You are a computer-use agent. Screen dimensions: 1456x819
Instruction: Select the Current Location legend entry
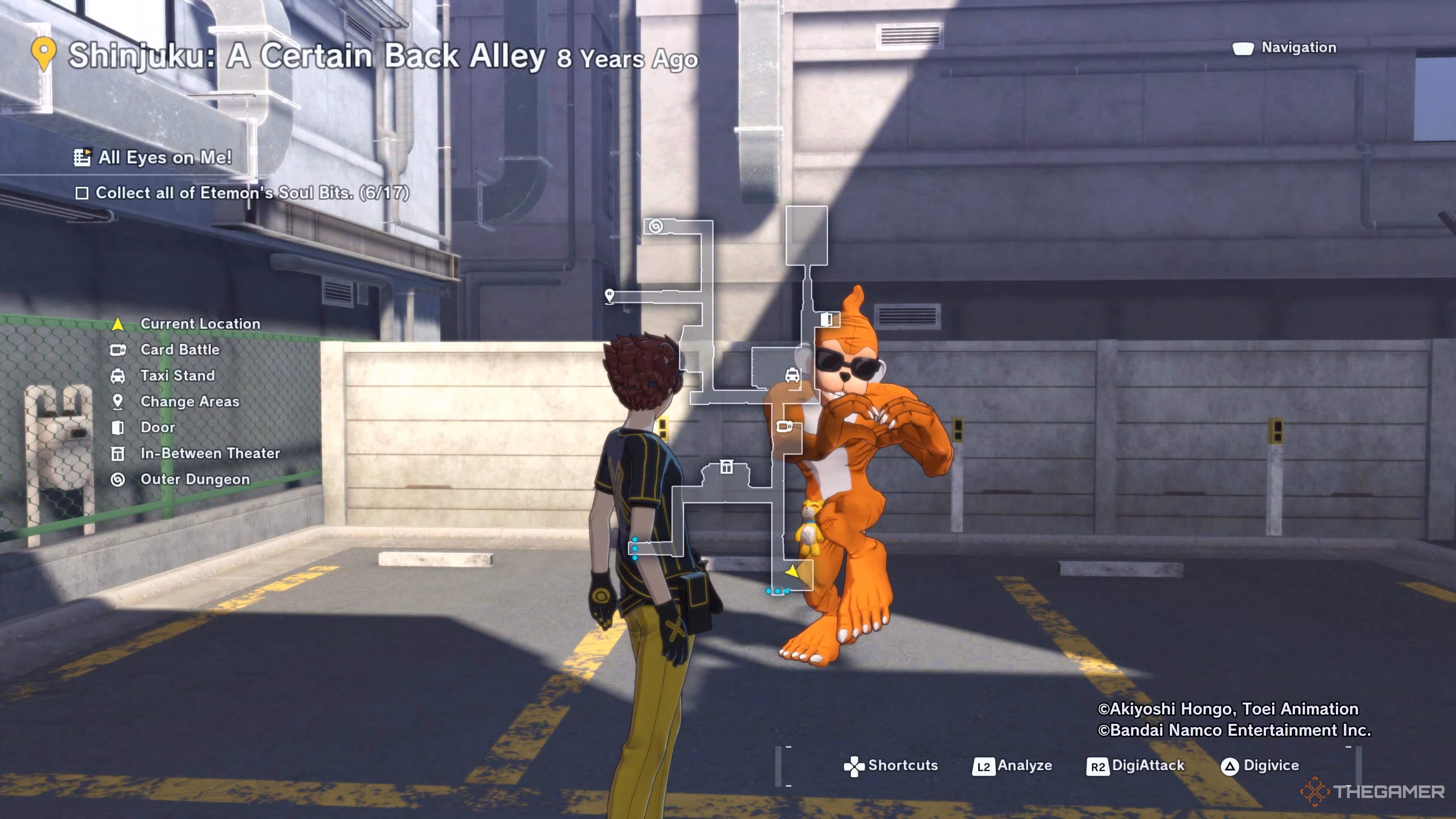(x=199, y=324)
